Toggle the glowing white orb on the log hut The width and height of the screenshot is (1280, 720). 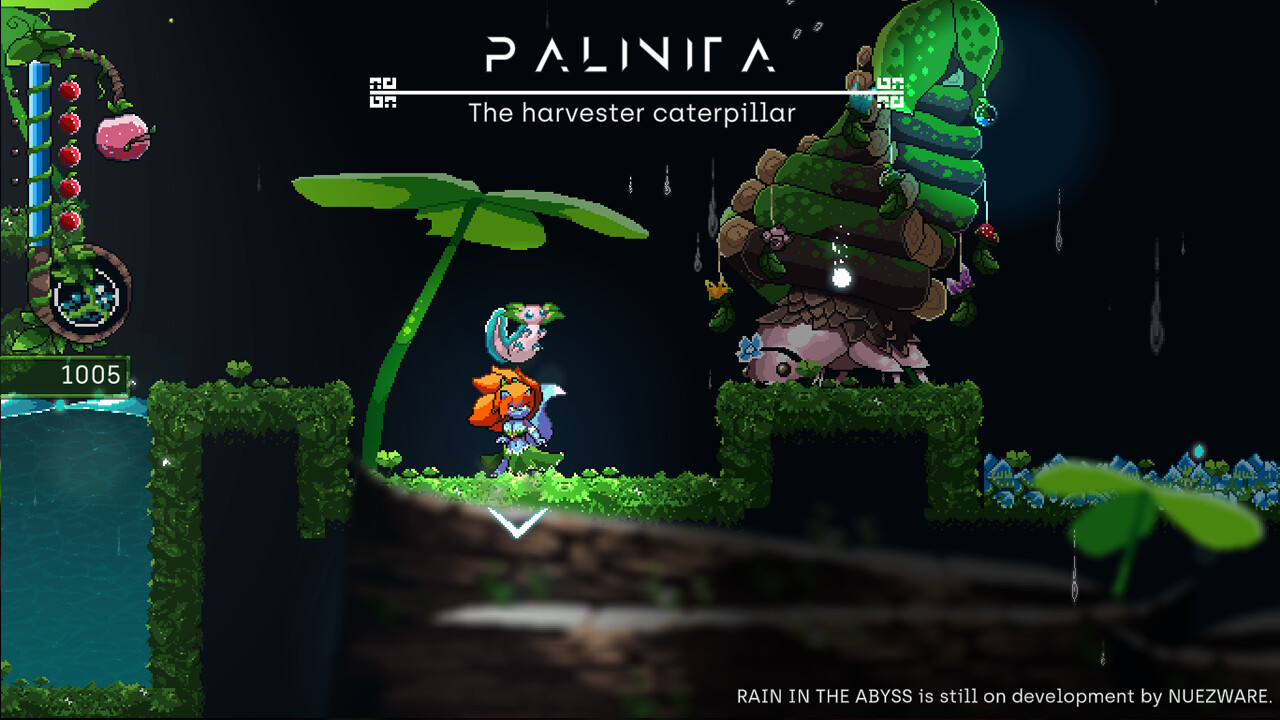[842, 278]
